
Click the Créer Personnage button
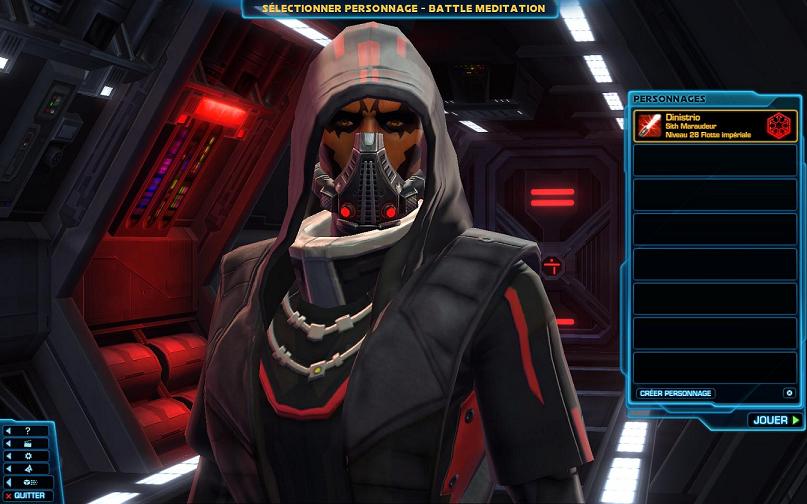click(675, 393)
